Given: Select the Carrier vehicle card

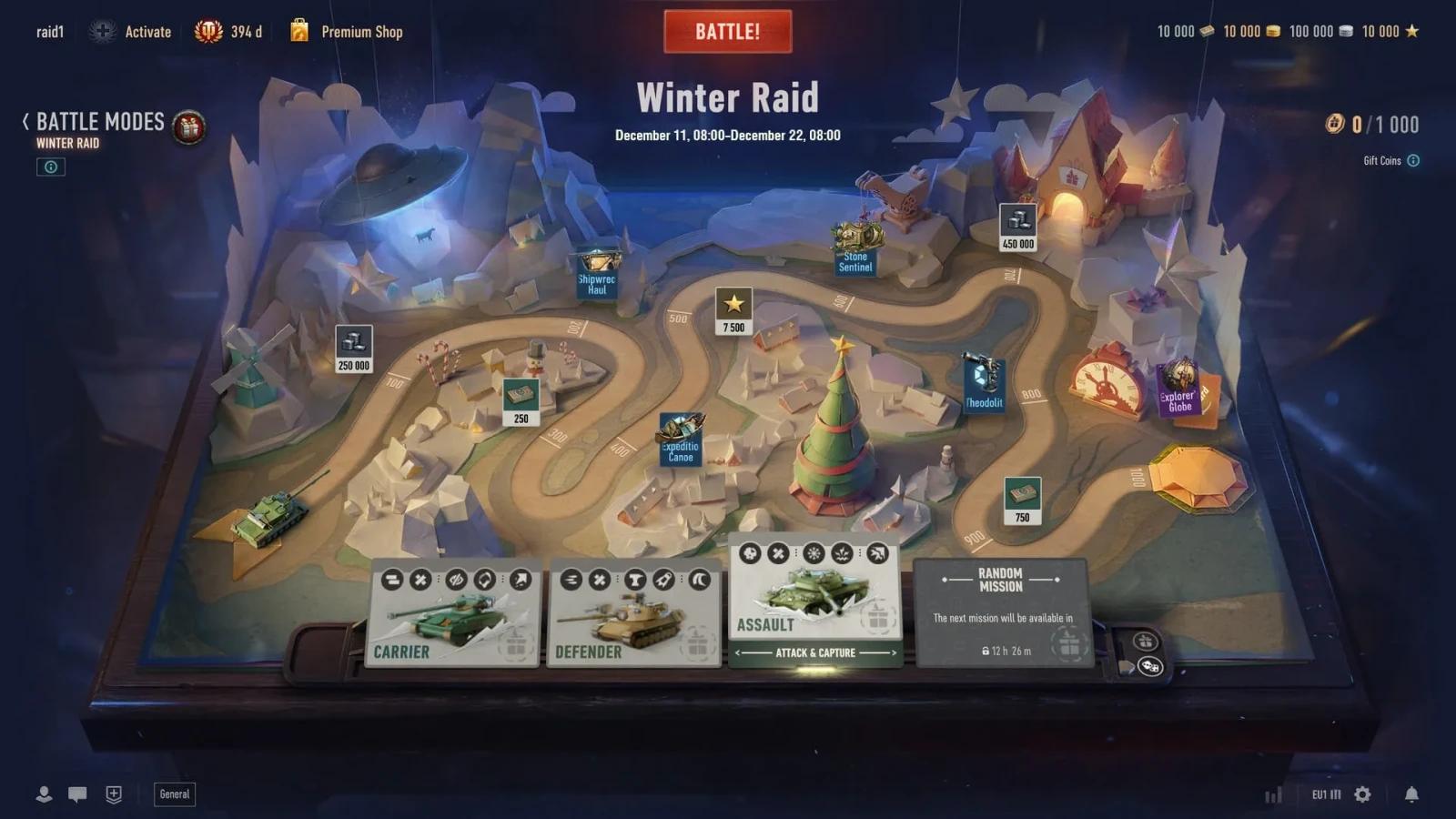Looking at the screenshot, I should (452, 610).
